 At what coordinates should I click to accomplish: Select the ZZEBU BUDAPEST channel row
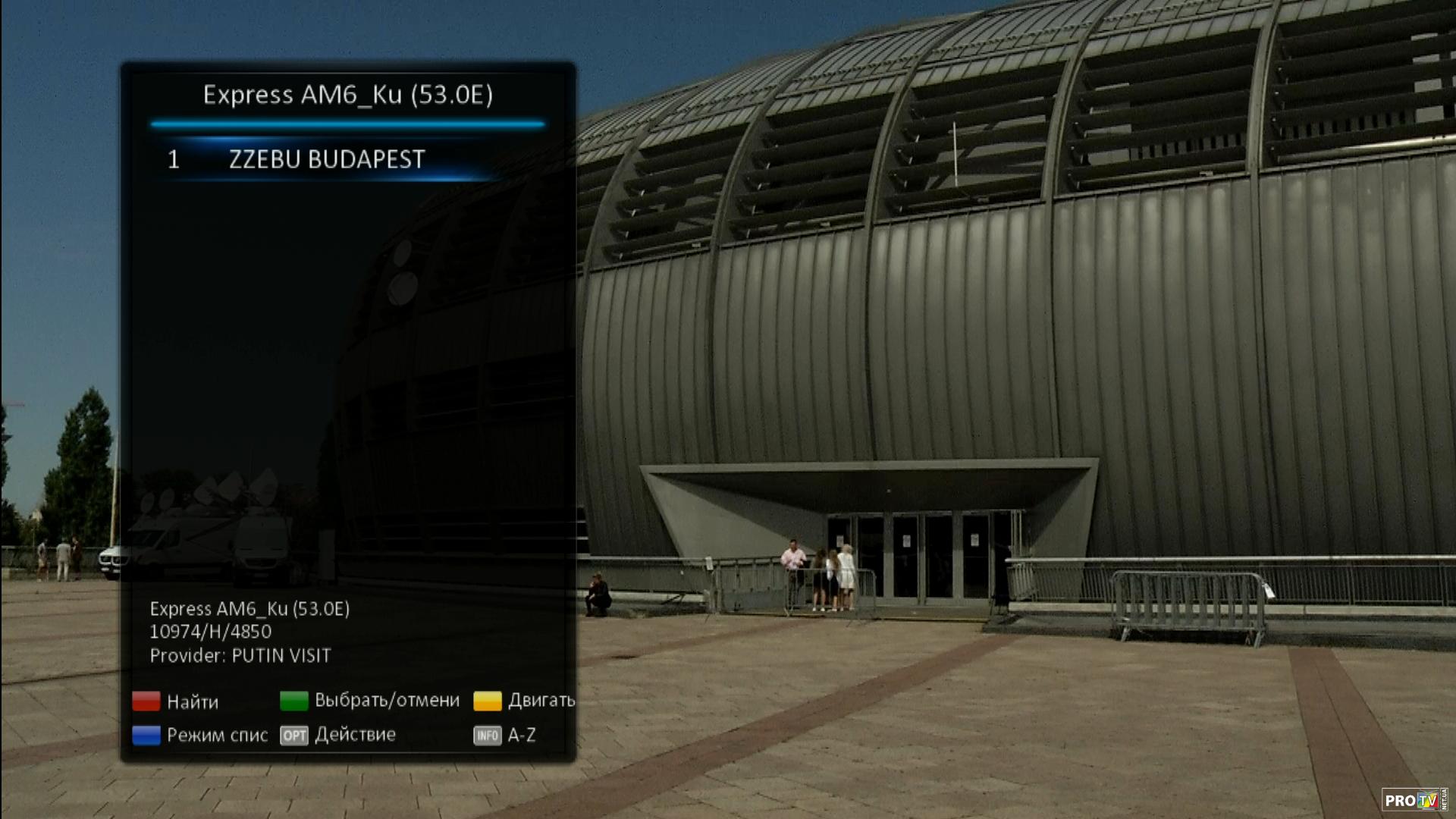[x=326, y=159]
